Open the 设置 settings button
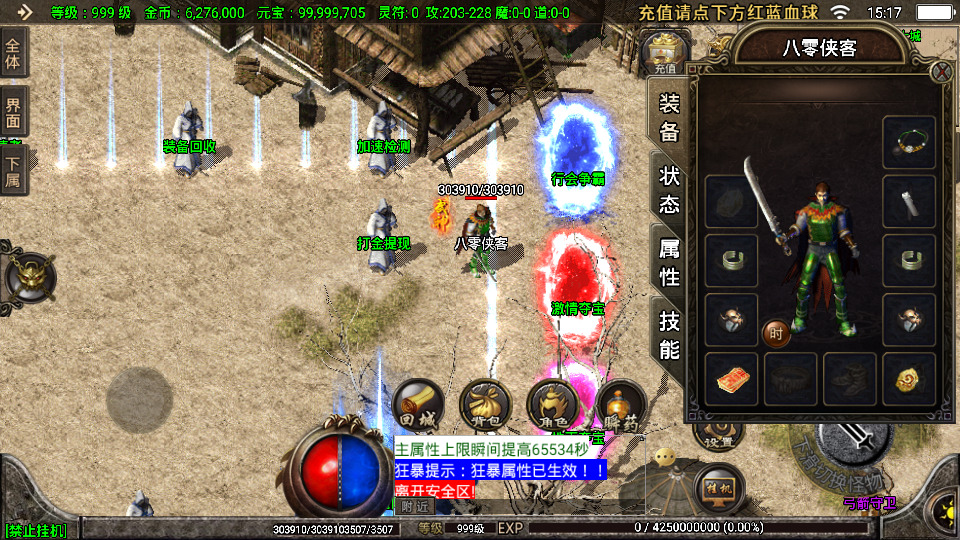 [x=716, y=438]
